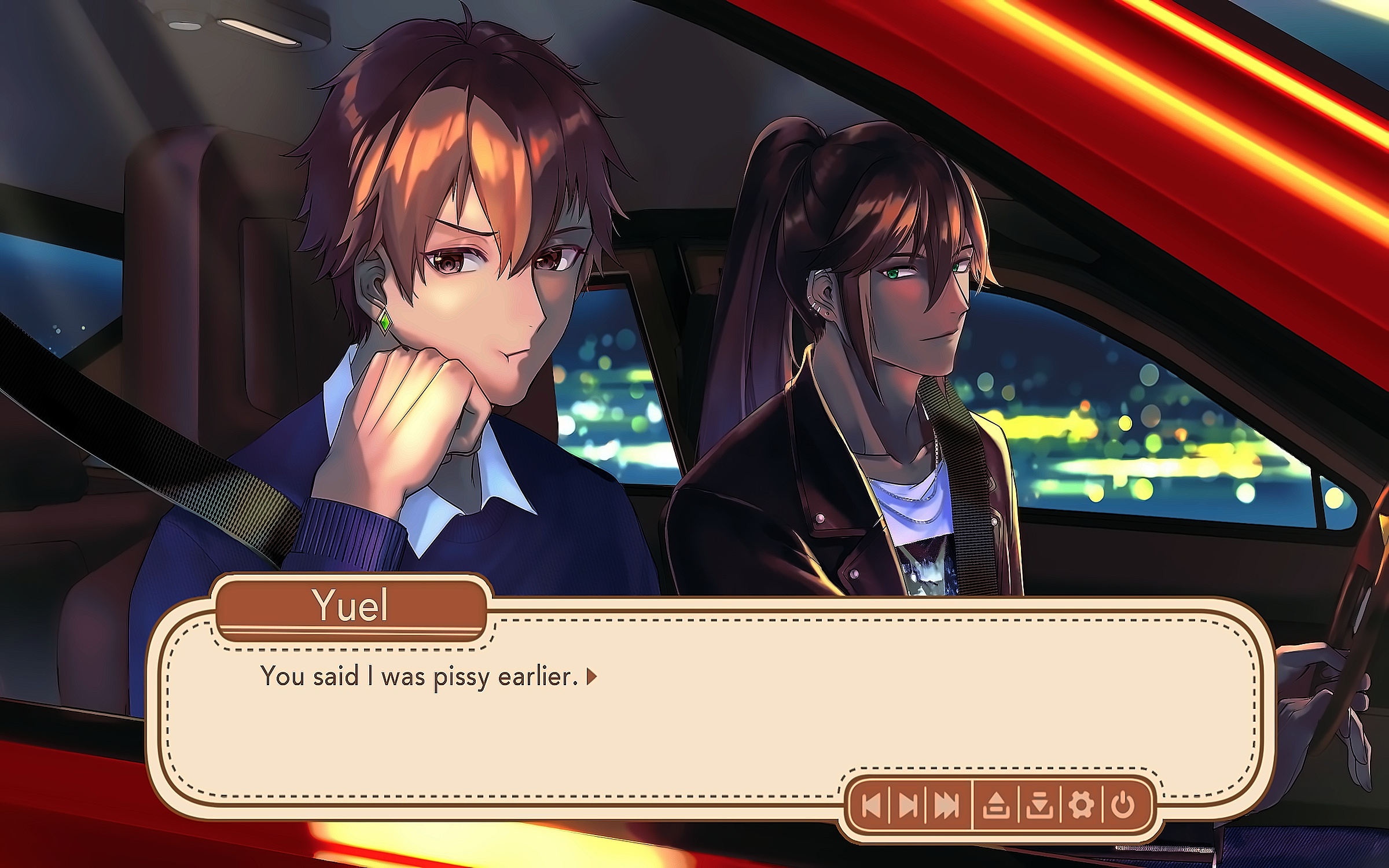The height and width of the screenshot is (868, 1389).
Task: Click the rollback (previous line) button
Action: [x=872, y=805]
